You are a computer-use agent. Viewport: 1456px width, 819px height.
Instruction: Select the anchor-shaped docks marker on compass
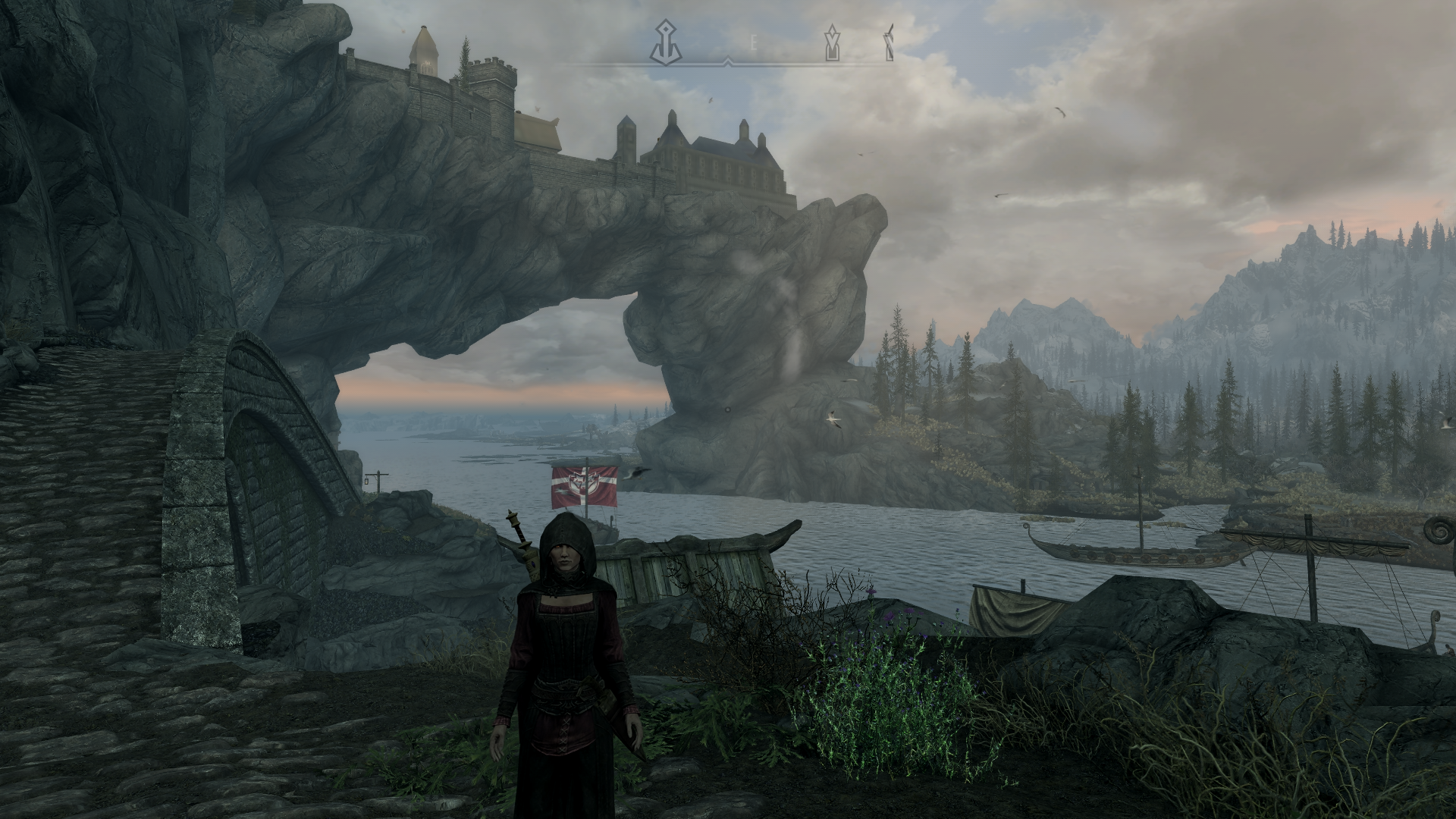665,42
